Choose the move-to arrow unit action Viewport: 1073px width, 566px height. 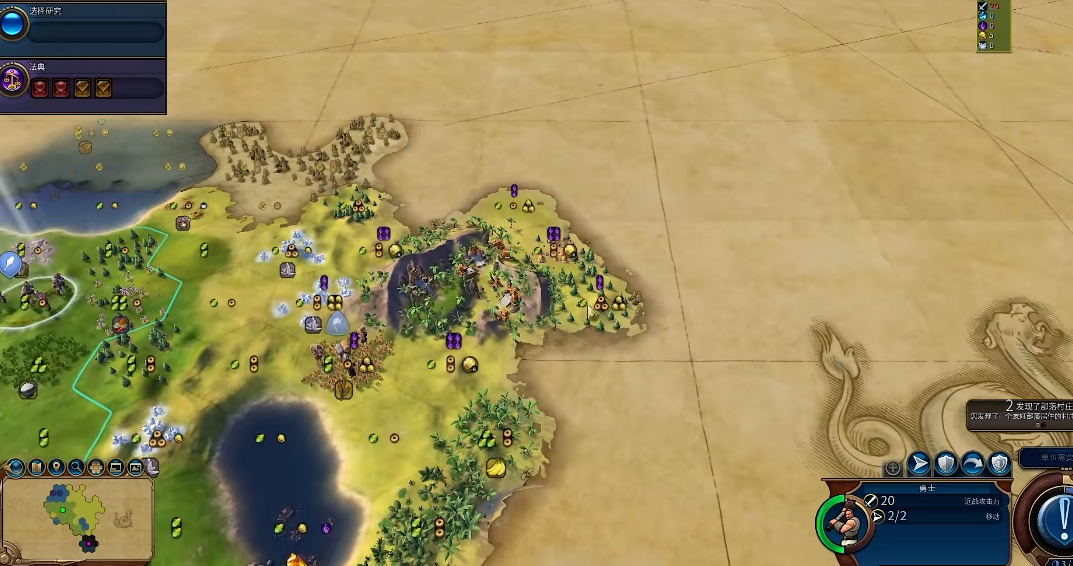click(919, 464)
